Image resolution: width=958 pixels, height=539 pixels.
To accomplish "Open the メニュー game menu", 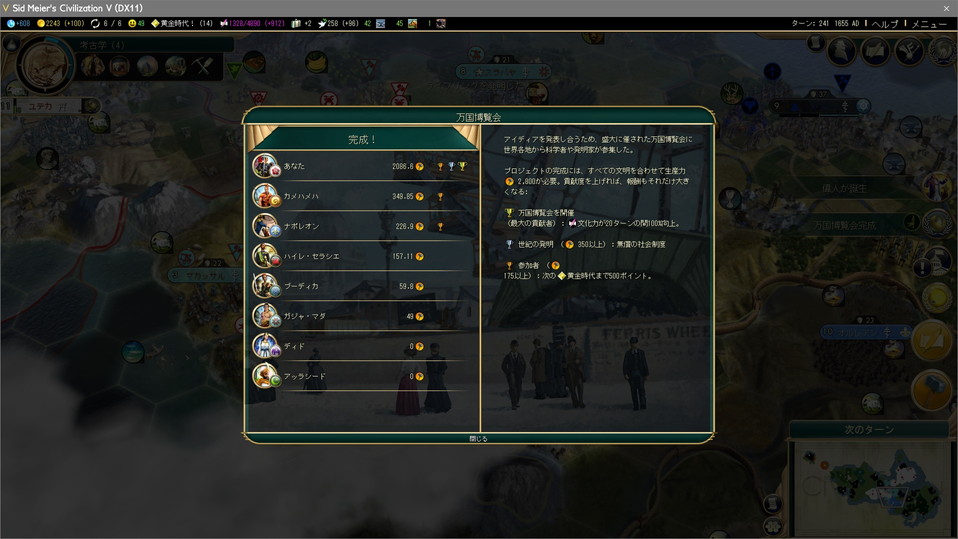I will tap(928, 24).
